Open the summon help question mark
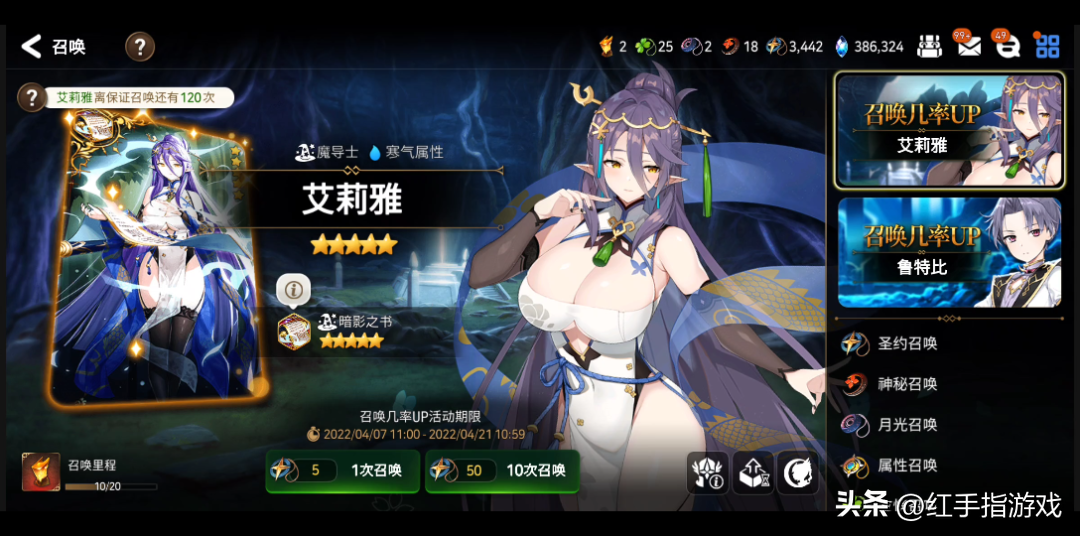 tap(139, 46)
